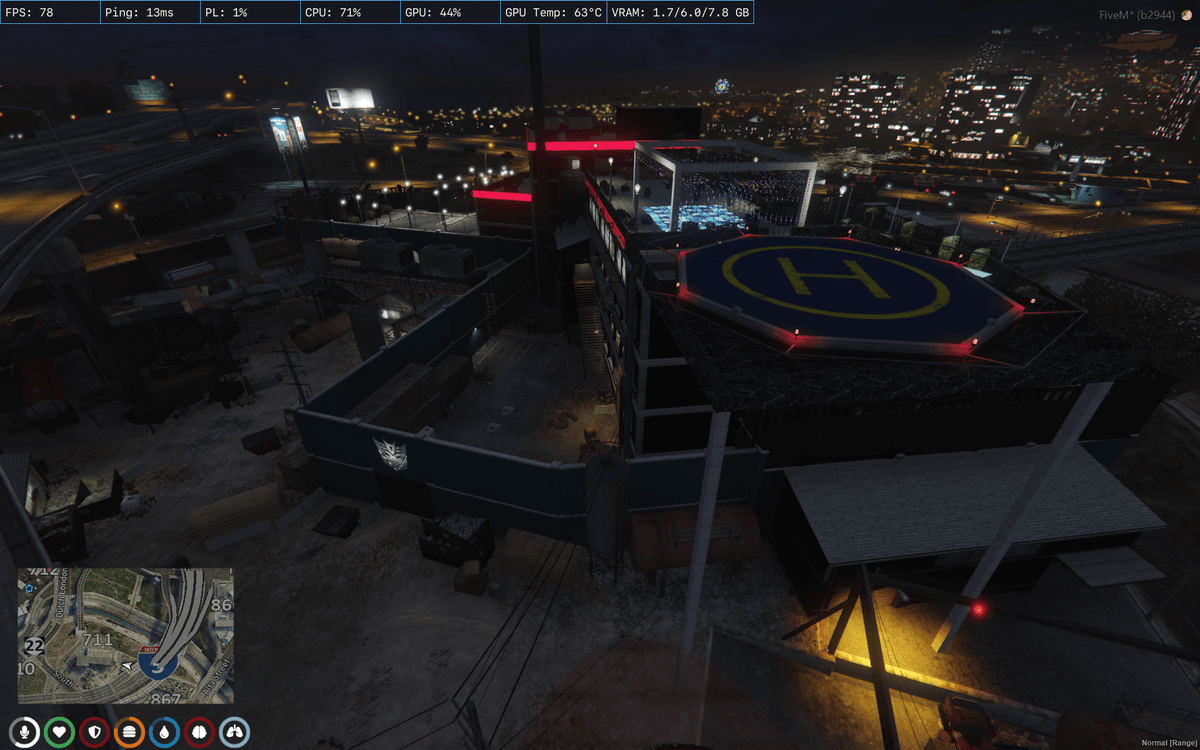
Task: Select the blue house marker on the minimap
Action: click(30, 589)
